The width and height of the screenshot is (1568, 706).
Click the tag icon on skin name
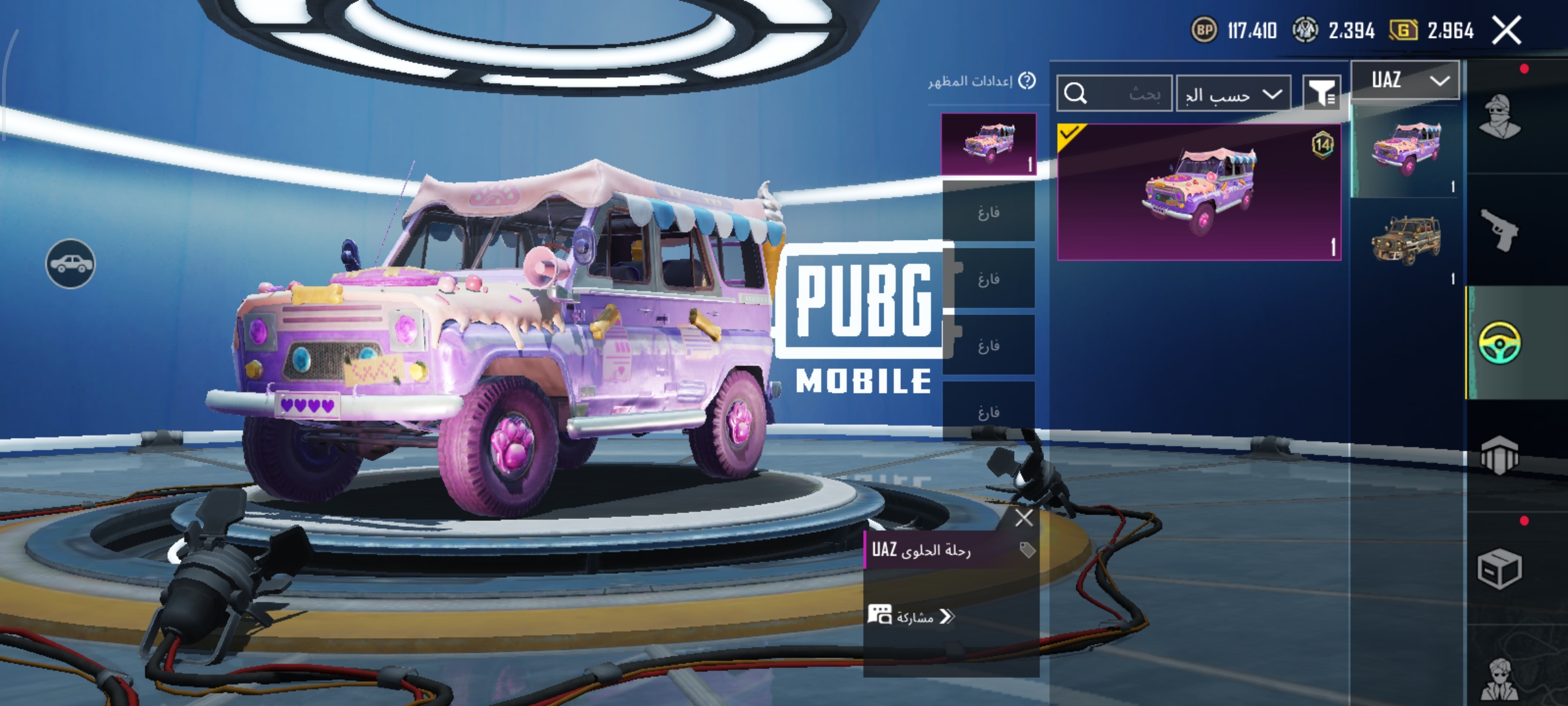click(x=1027, y=550)
